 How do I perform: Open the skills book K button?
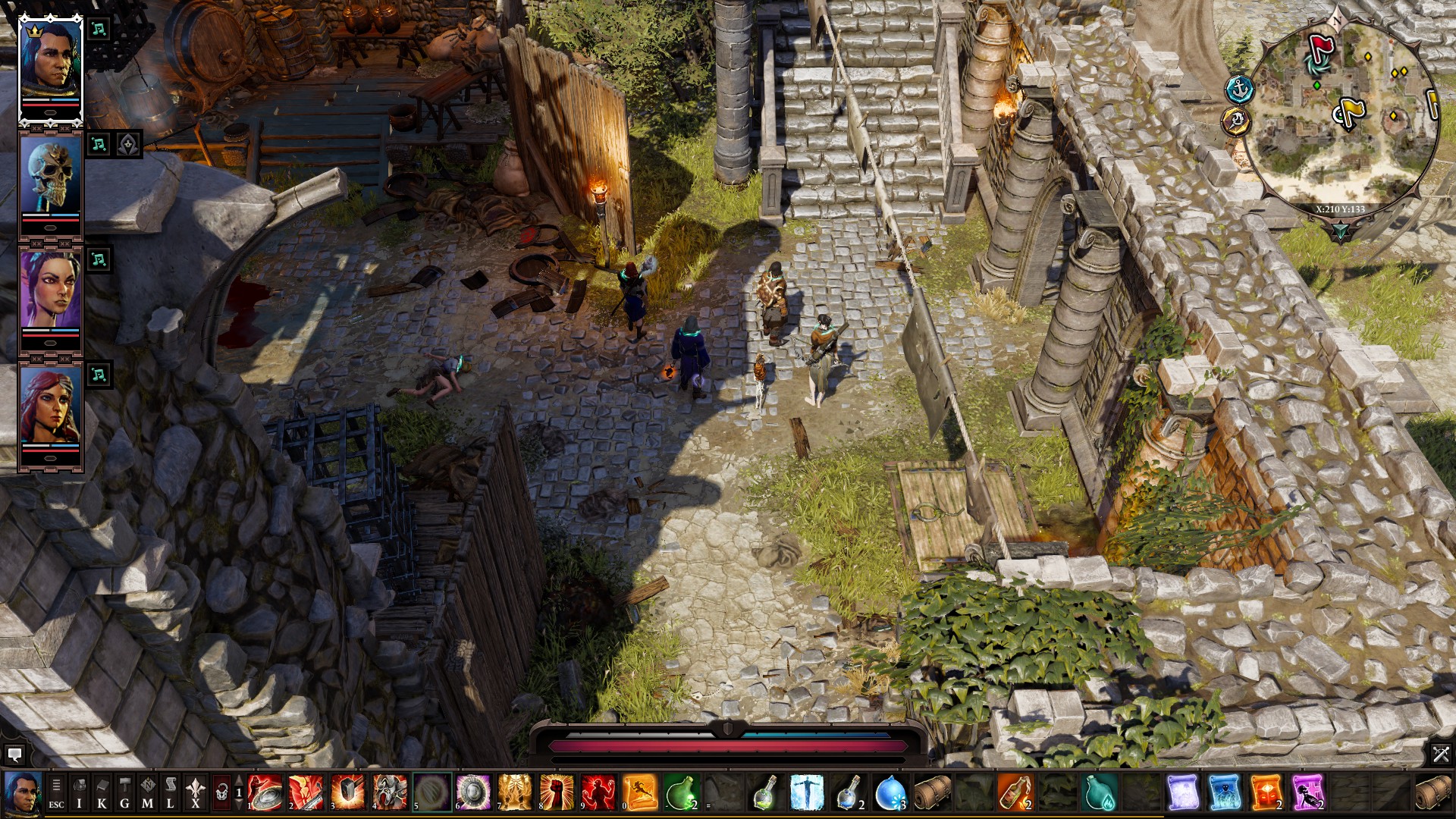[102, 792]
